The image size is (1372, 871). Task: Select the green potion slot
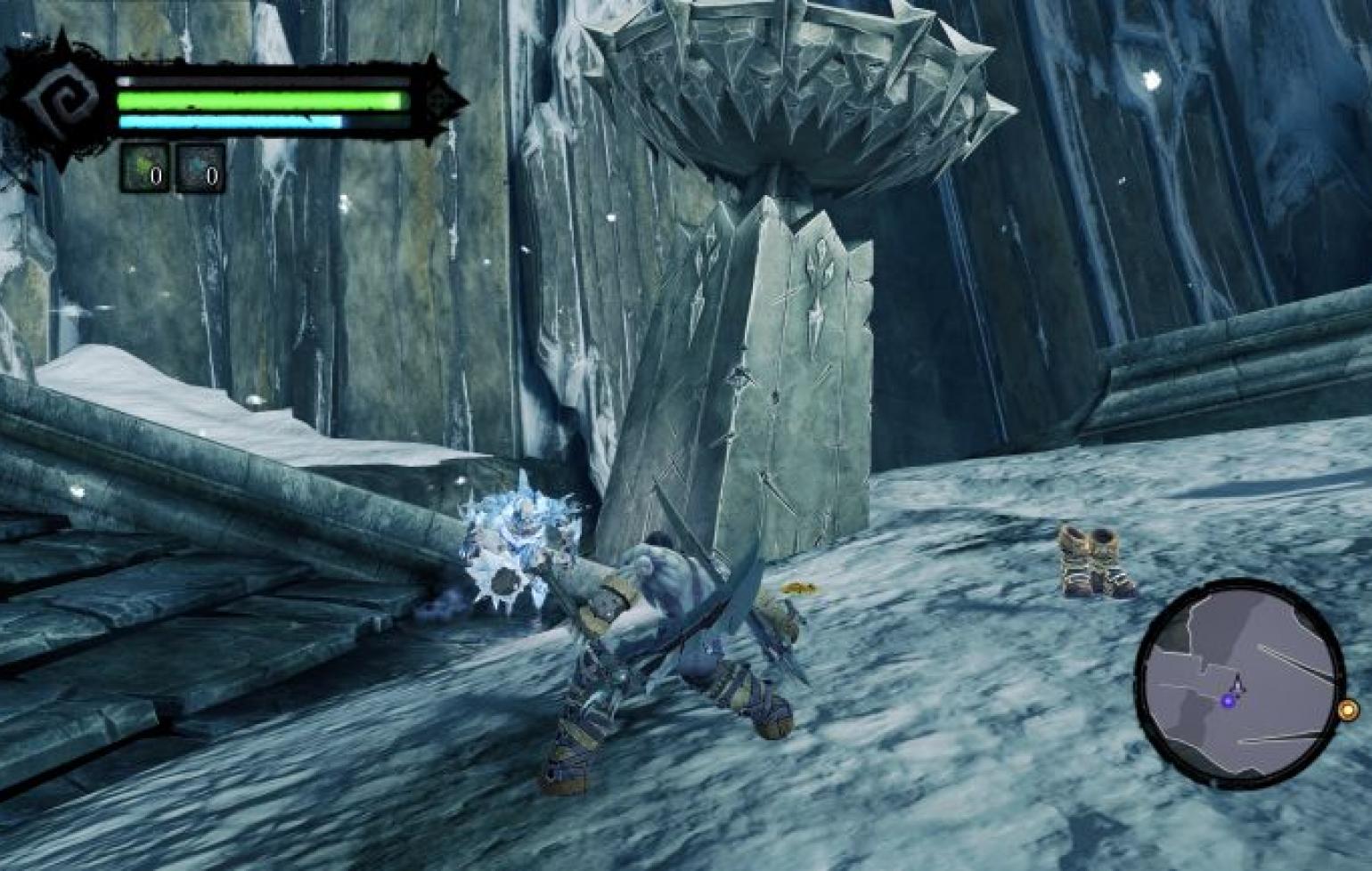tap(144, 167)
